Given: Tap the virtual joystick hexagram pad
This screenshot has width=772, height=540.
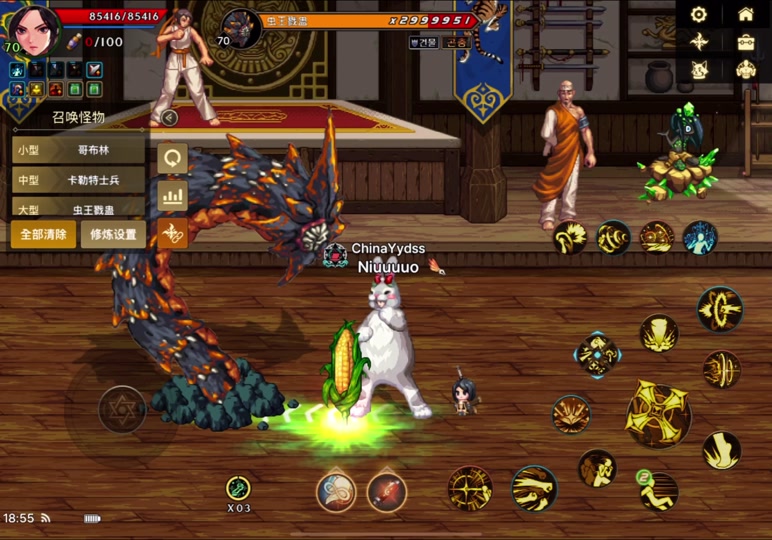Looking at the screenshot, I should [x=122, y=408].
